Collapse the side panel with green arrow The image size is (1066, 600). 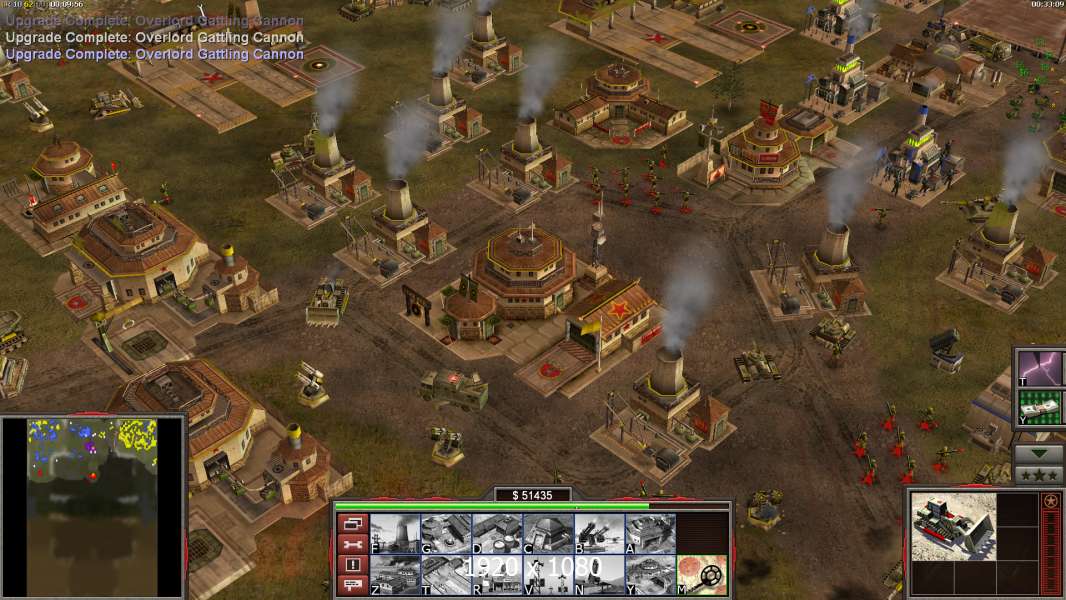coord(1039,453)
